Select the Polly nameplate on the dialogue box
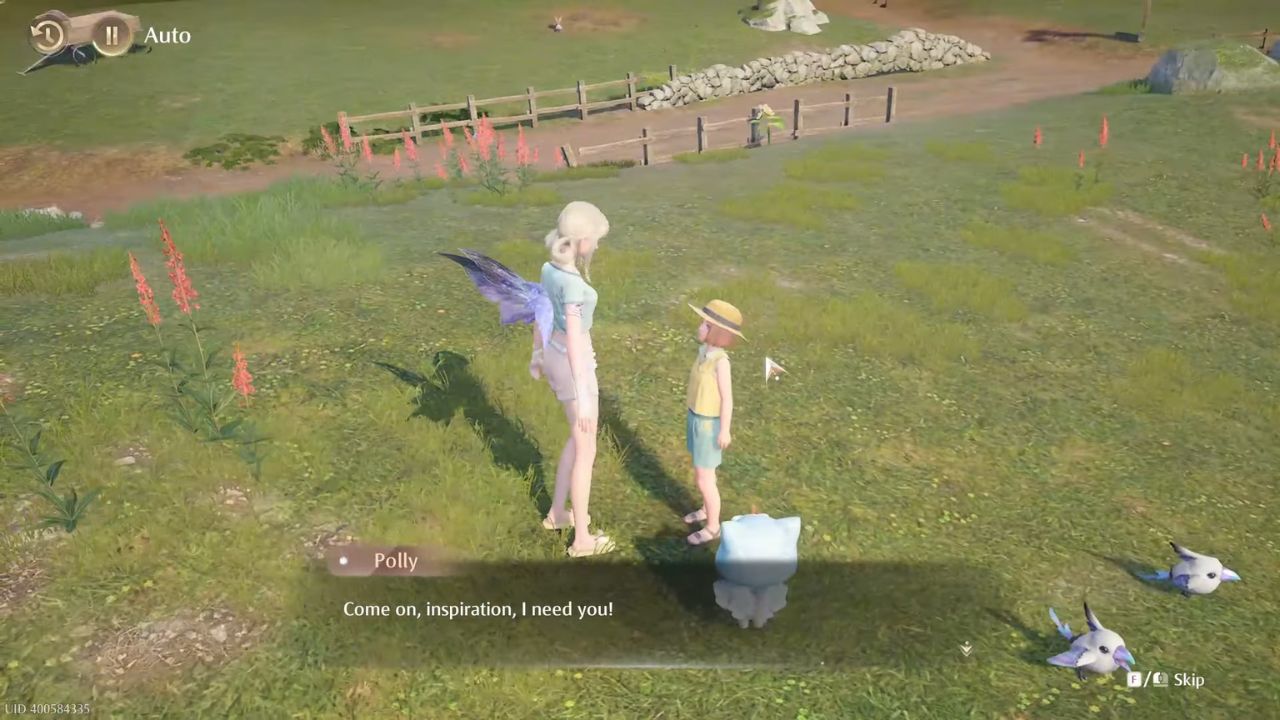The width and height of the screenshot is (1280, 720). pos(396,561)
